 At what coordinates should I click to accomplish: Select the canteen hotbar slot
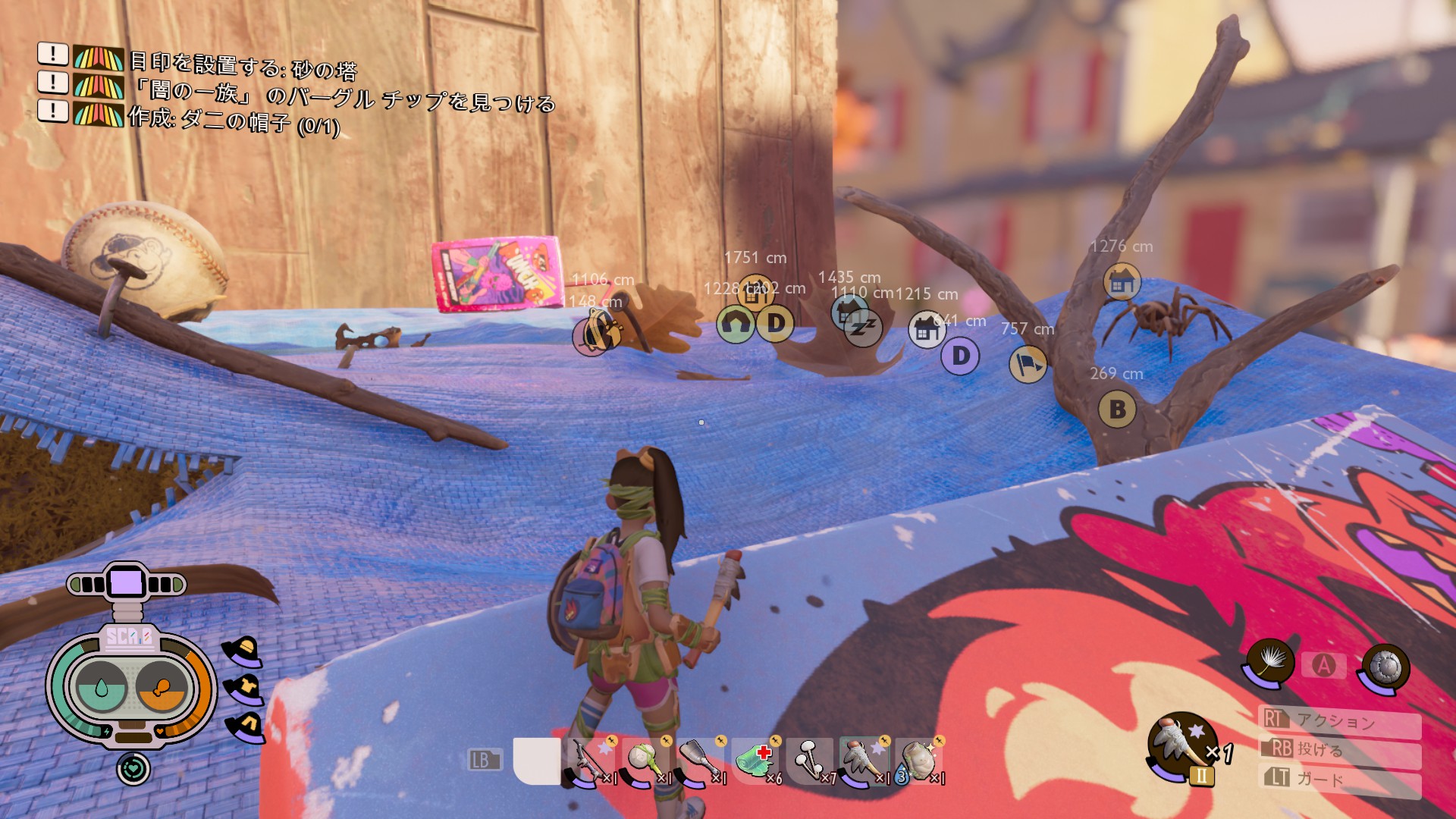point(919,761)
